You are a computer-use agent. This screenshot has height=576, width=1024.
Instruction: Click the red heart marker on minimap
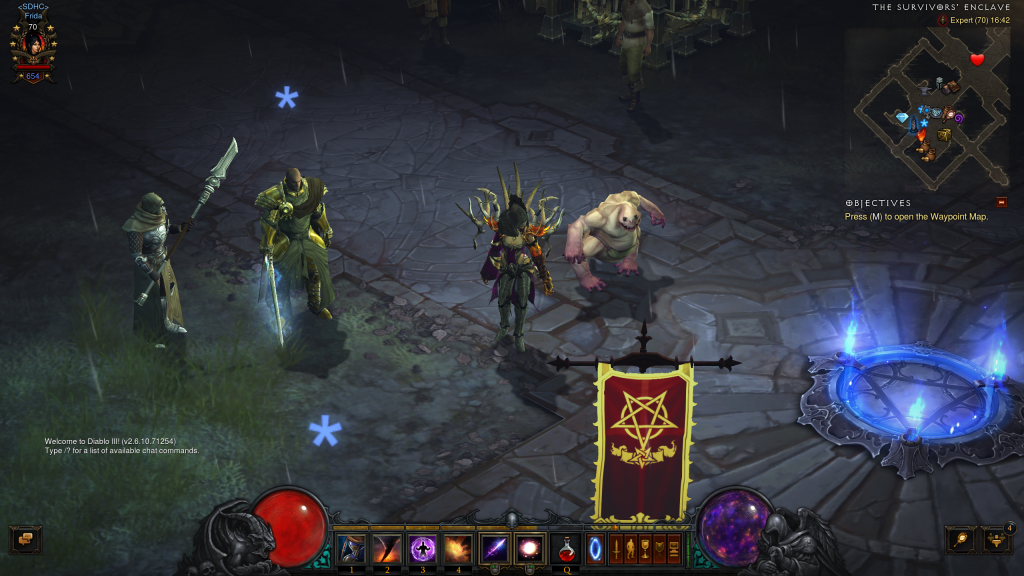[x=977, y=59]
